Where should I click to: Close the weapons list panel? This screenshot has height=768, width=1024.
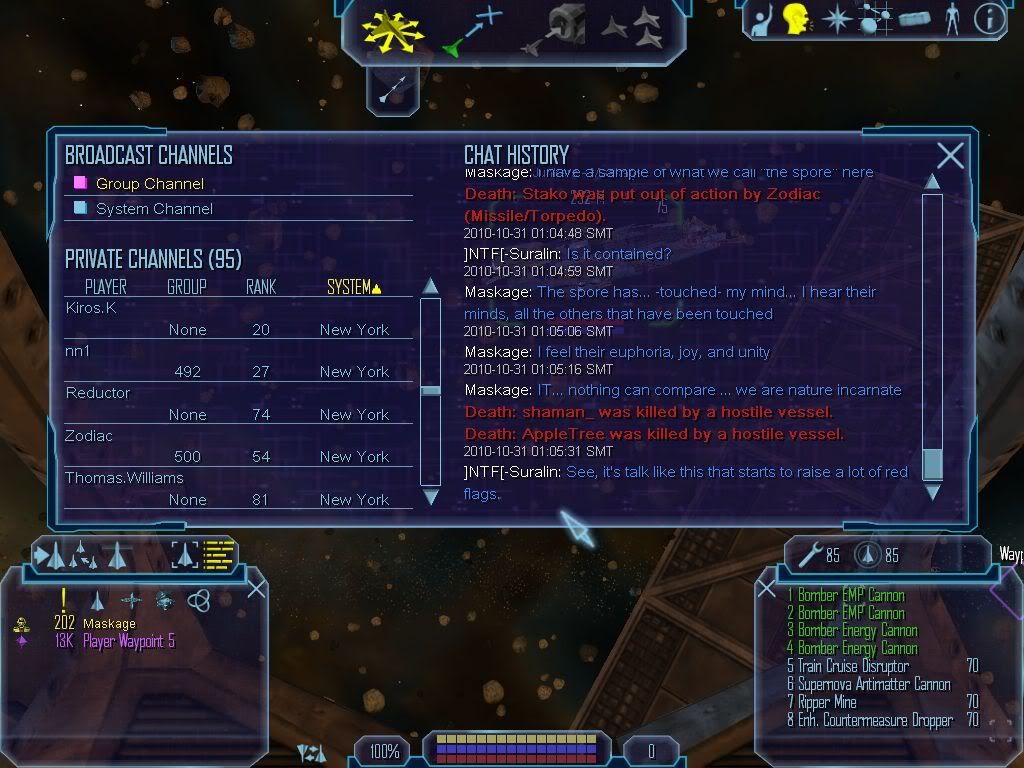pyautogui.click(x=766, y=589)
